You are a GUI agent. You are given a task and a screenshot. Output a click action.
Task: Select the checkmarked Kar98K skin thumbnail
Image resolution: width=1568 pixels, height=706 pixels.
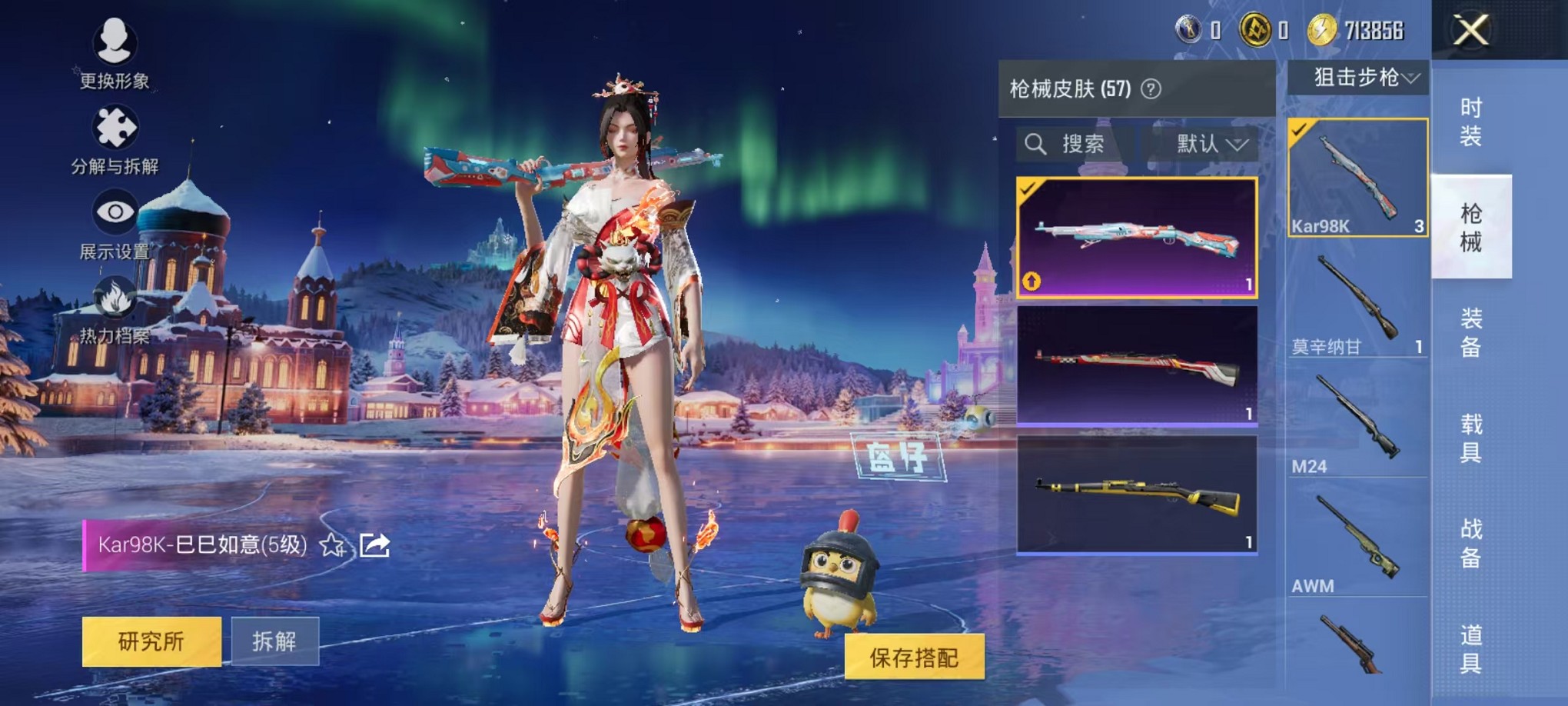click(1138, 235)
